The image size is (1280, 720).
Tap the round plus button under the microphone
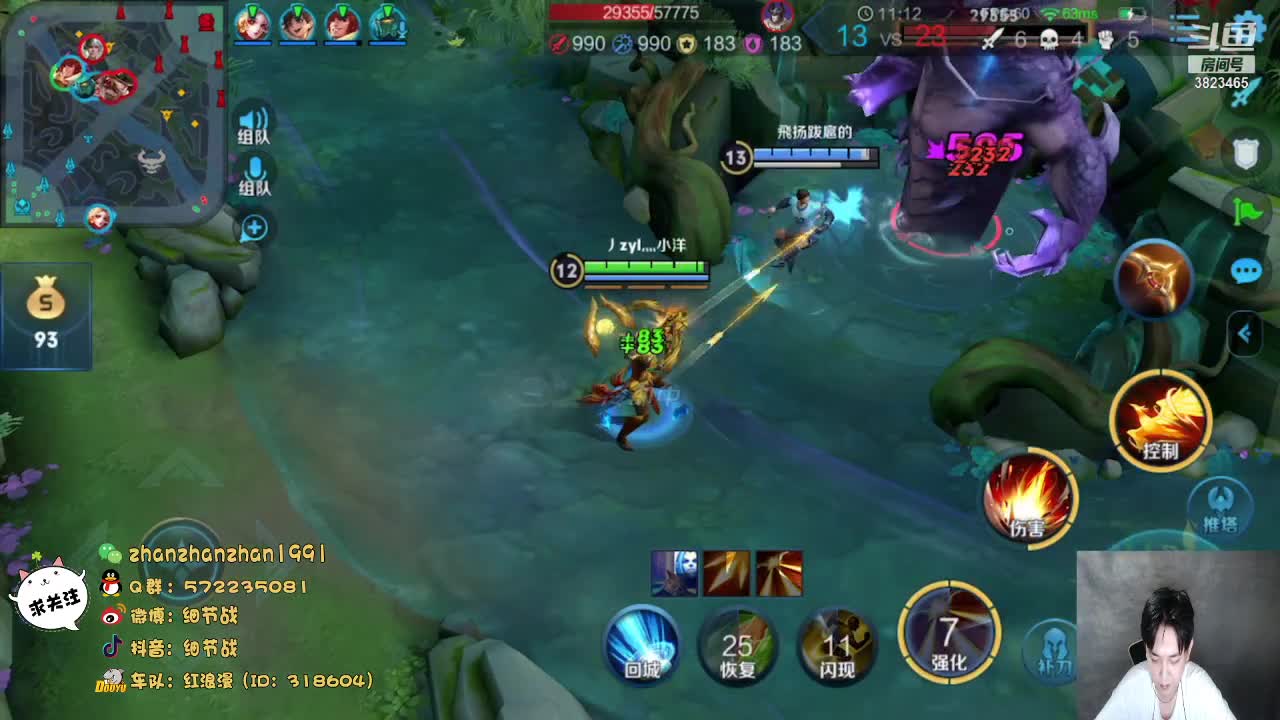pos(254,228)
